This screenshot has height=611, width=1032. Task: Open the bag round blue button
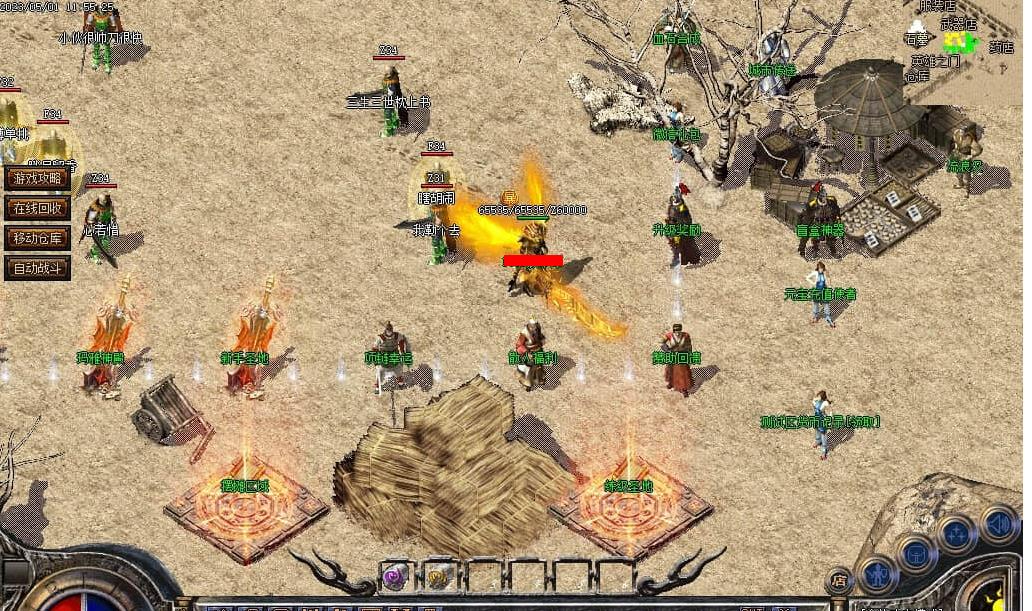pos(915,553)
